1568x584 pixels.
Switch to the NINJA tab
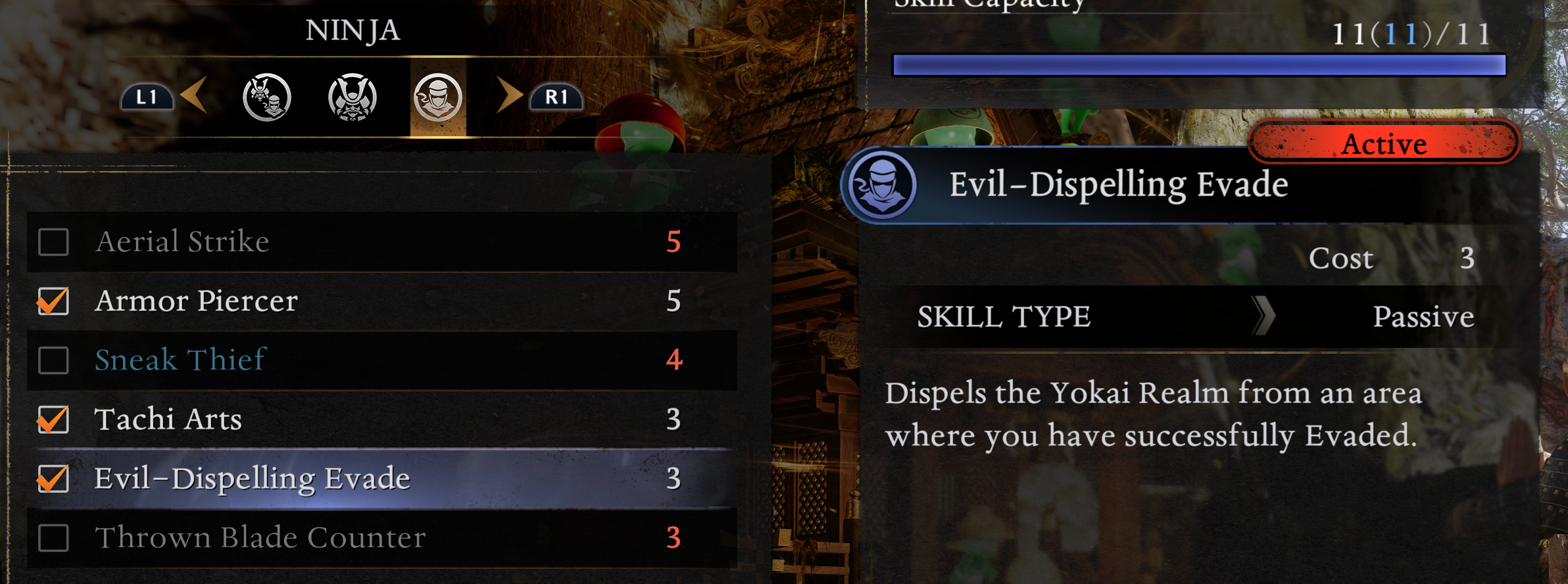(354, 30)
